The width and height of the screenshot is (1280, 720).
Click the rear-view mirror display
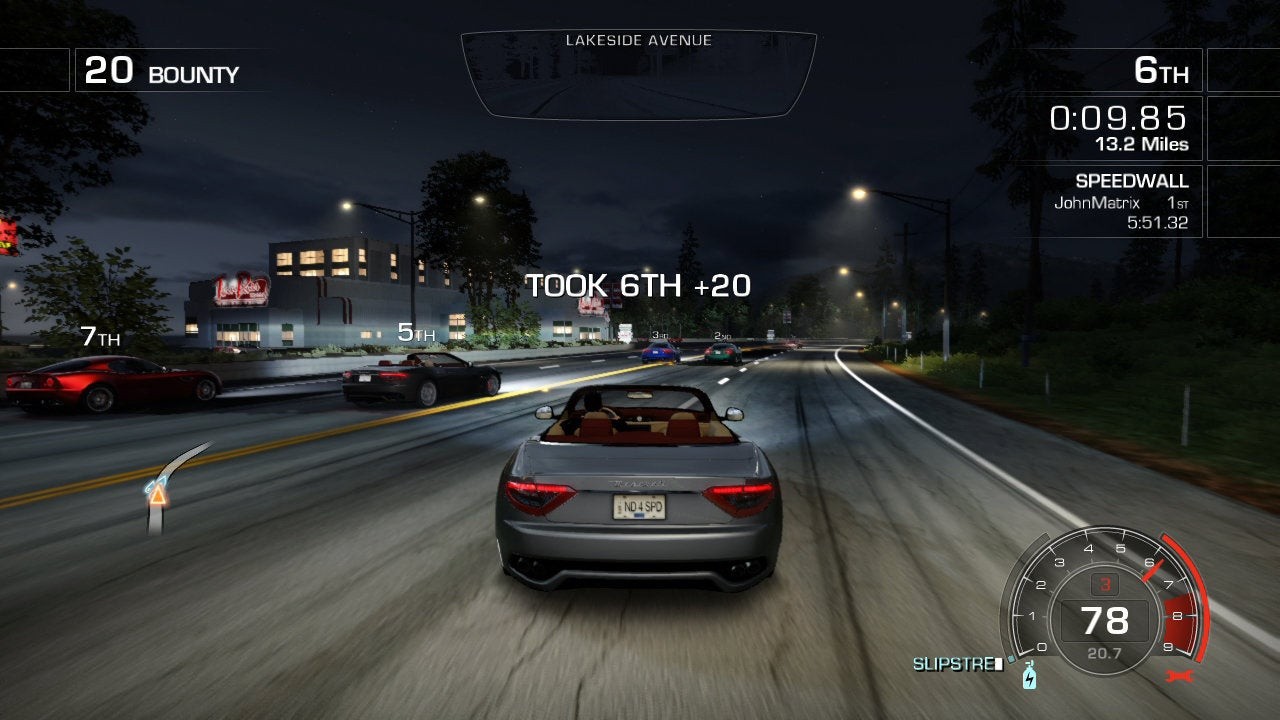click(638, 76)
